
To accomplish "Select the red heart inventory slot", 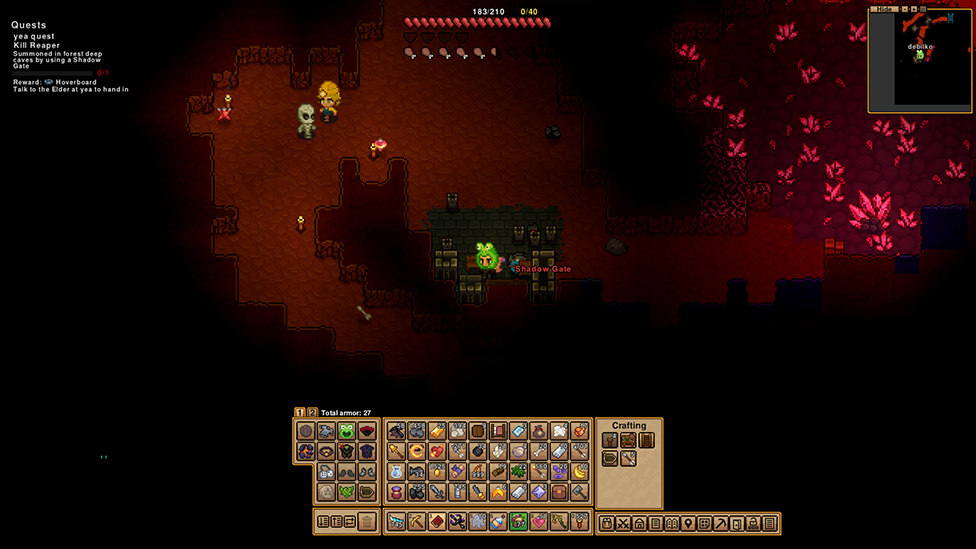I will point(437,451).
